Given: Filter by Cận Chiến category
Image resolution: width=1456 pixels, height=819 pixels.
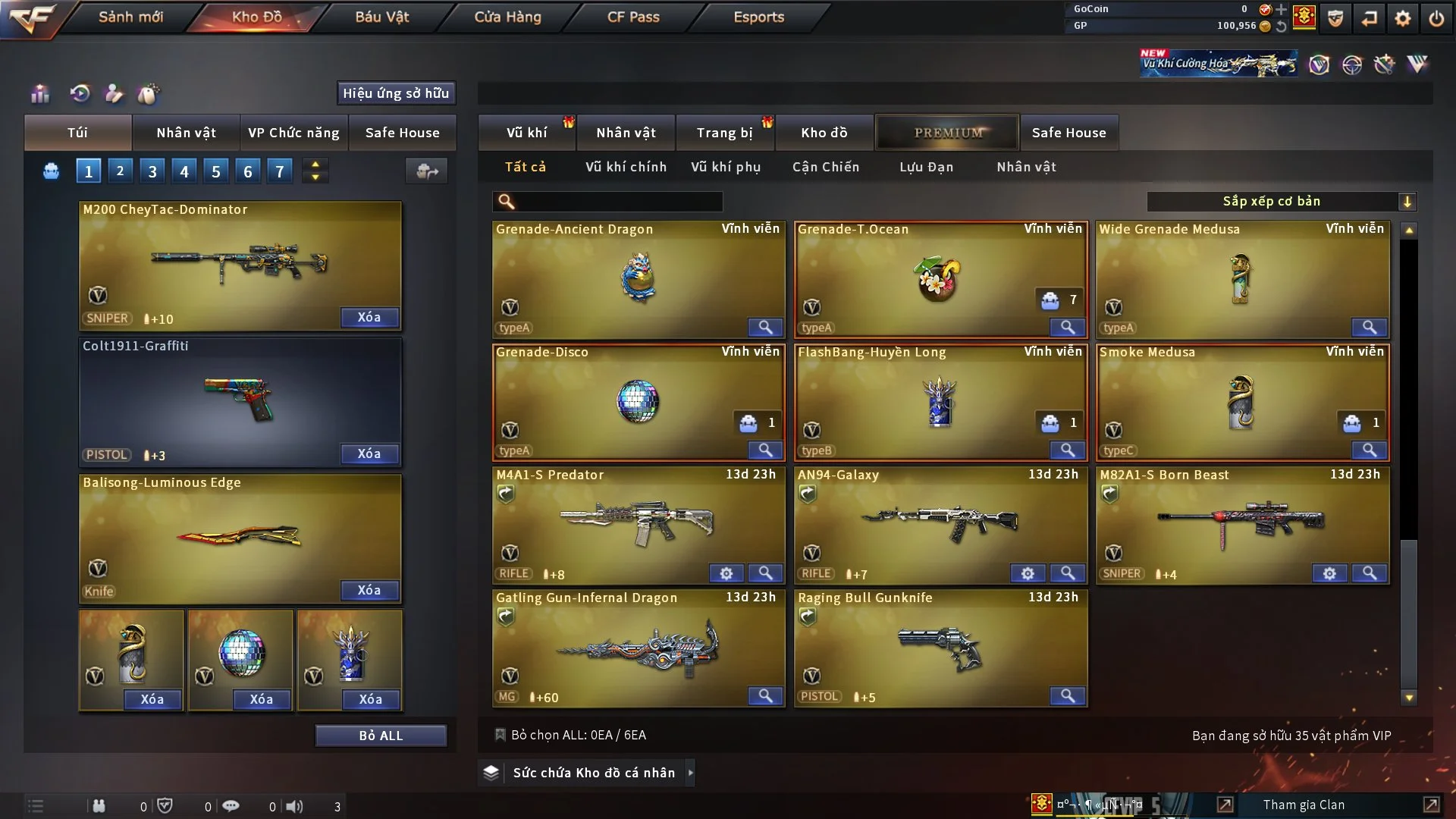Looking at the screenshot, I should (825, 167).
